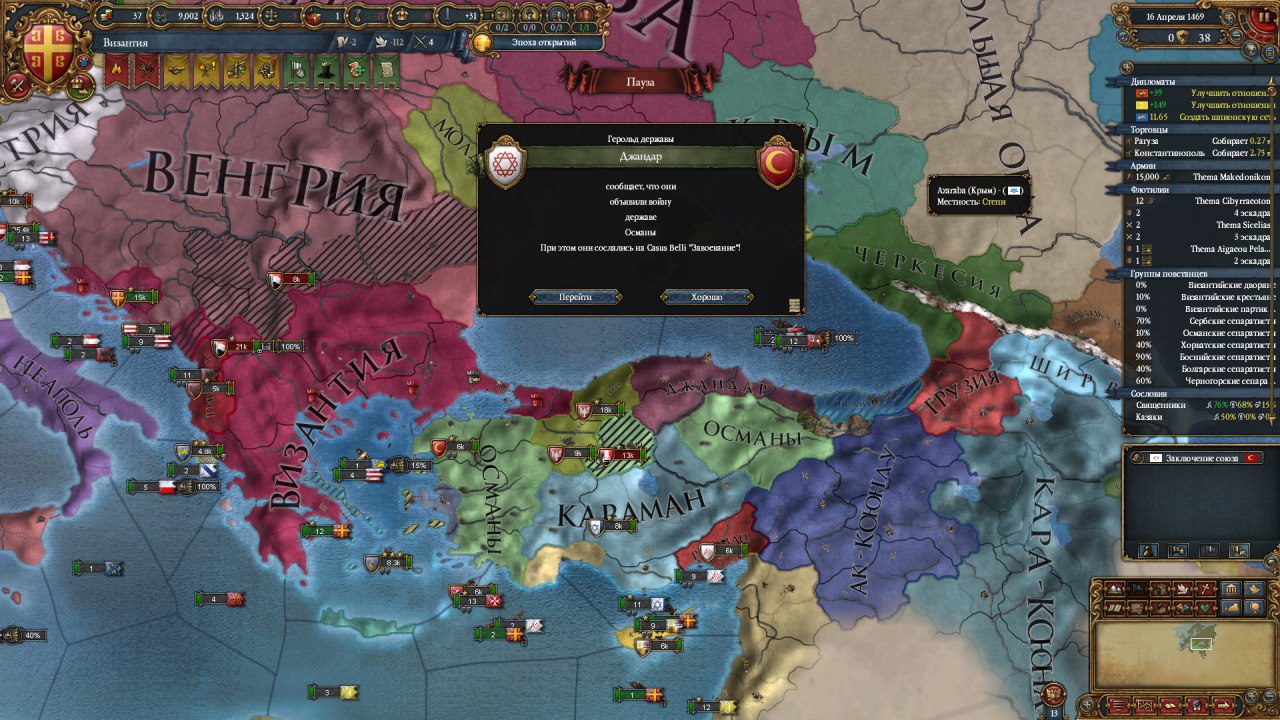Confirm the message with the "Хорошо" button

[x=706, y=297]
